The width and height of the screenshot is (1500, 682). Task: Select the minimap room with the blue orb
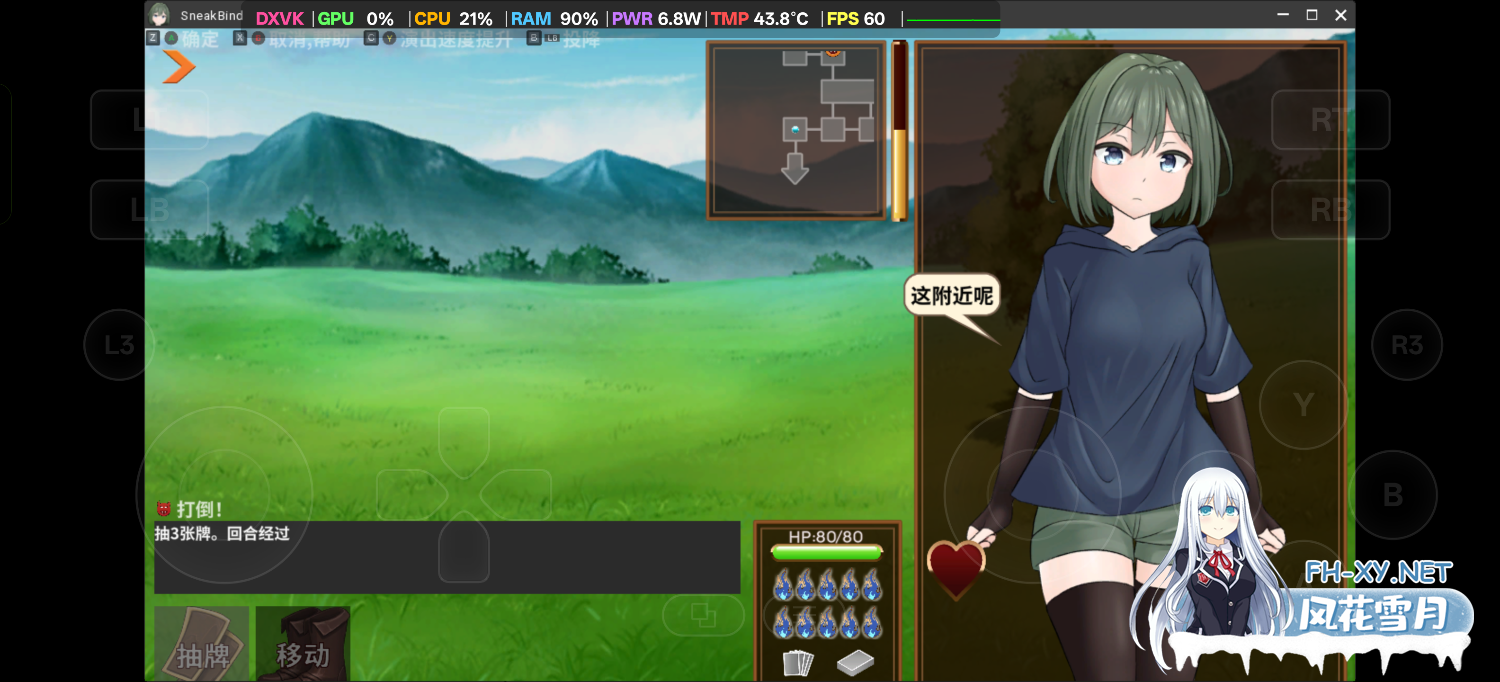pyautogui.click(x=795, y=130)
